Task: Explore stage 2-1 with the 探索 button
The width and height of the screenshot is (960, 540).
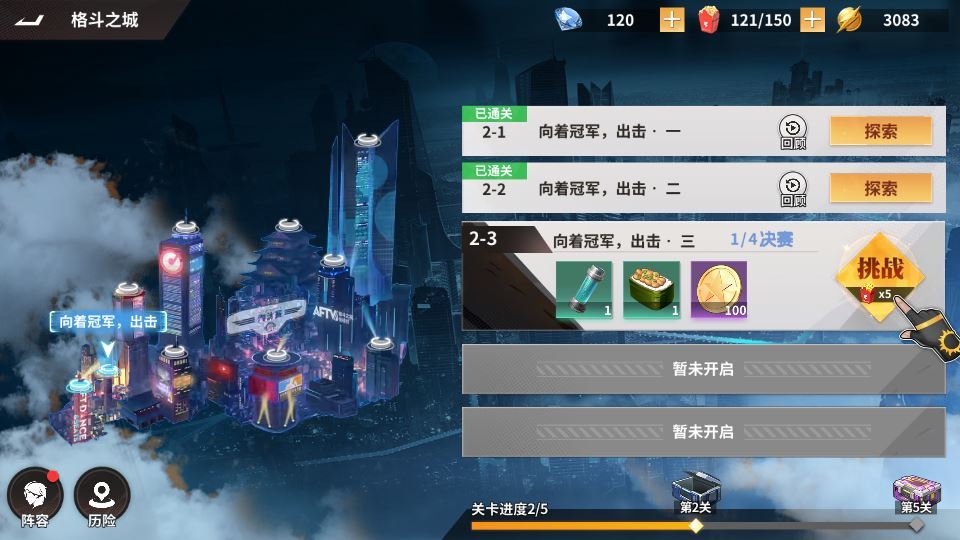Action: 880,131
